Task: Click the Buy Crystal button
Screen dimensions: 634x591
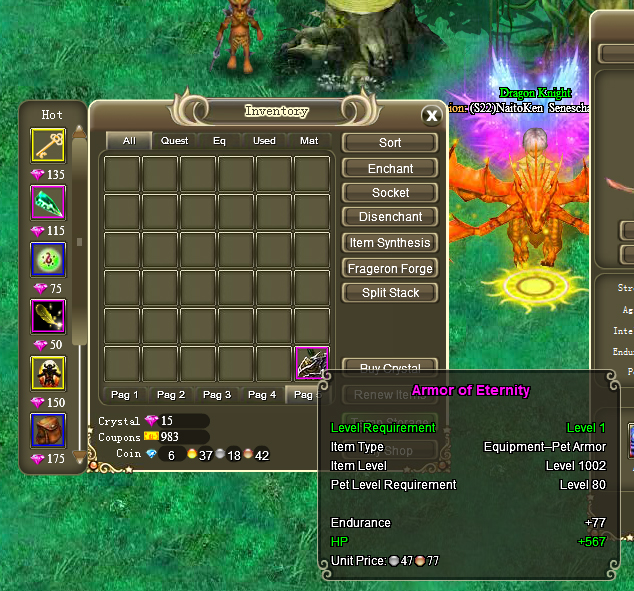Action: [390, 367]
